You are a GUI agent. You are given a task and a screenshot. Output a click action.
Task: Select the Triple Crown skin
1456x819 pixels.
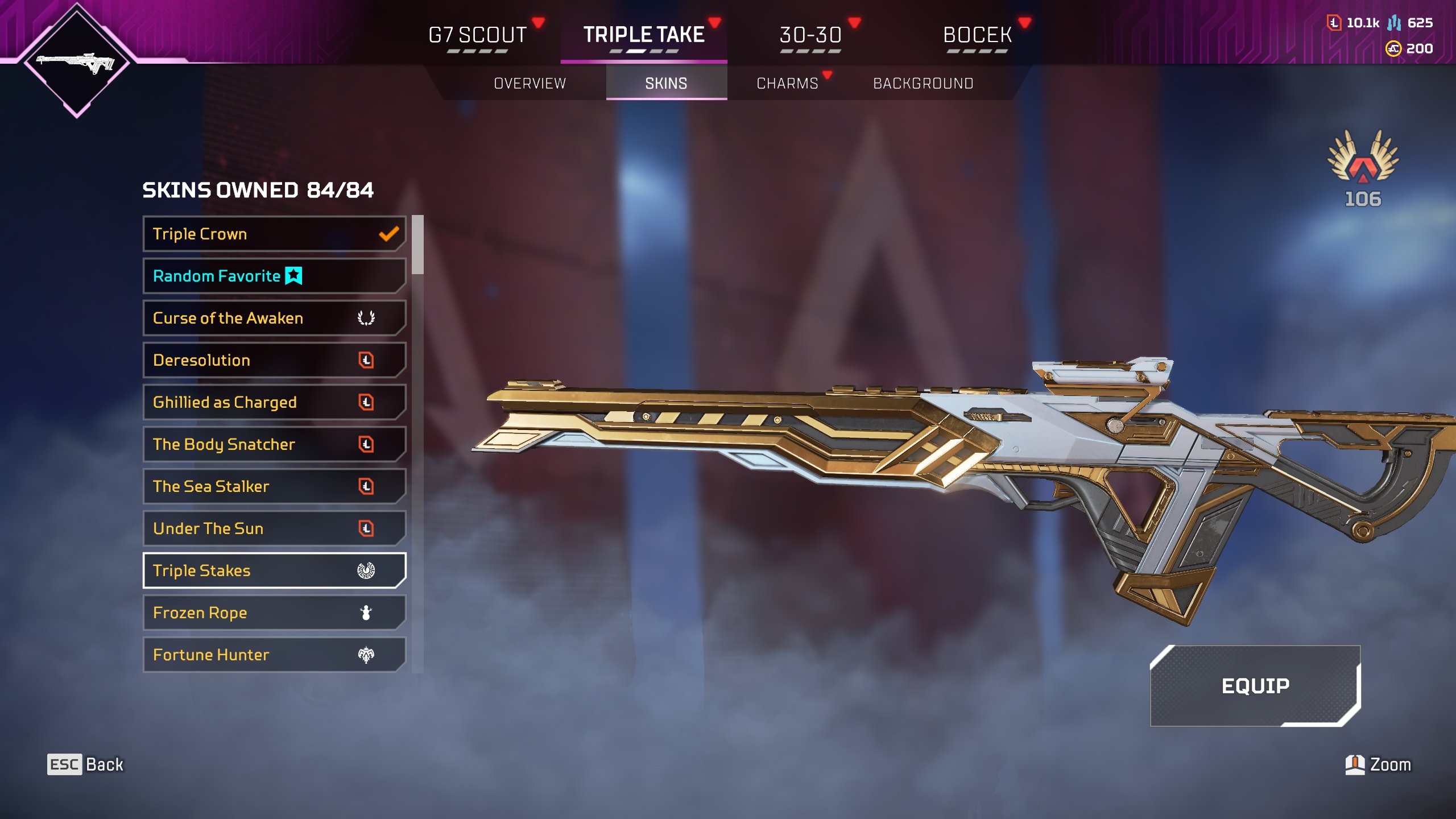click(274, 234)
